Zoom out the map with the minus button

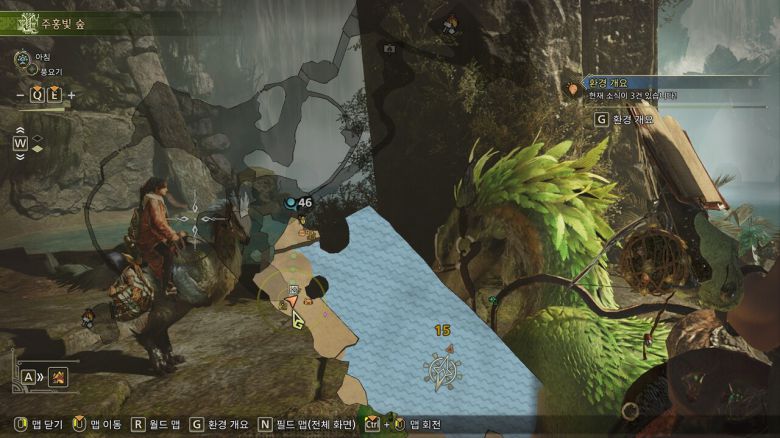click(21, 95)
